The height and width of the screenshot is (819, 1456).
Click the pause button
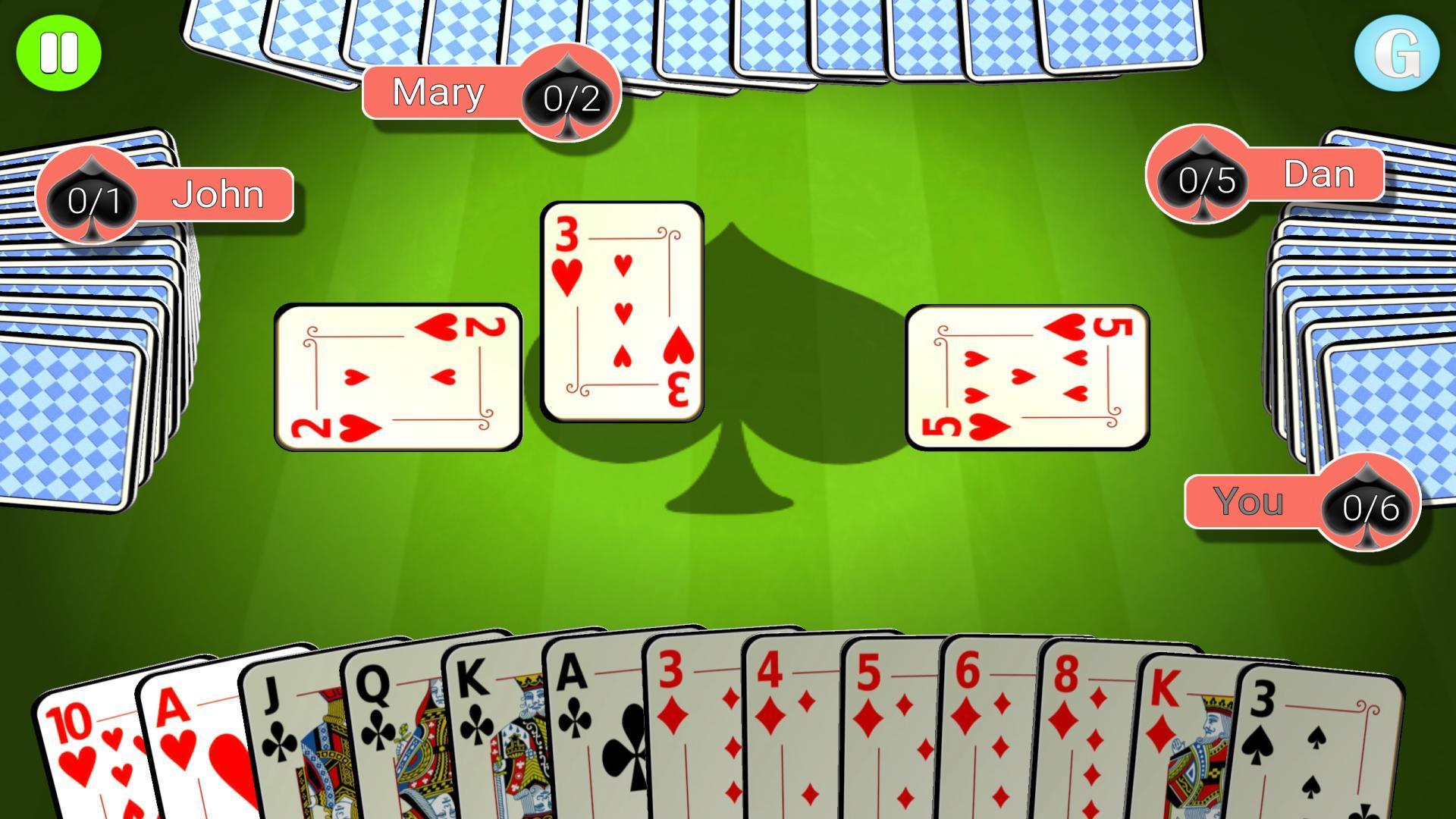tap(59, 52)
